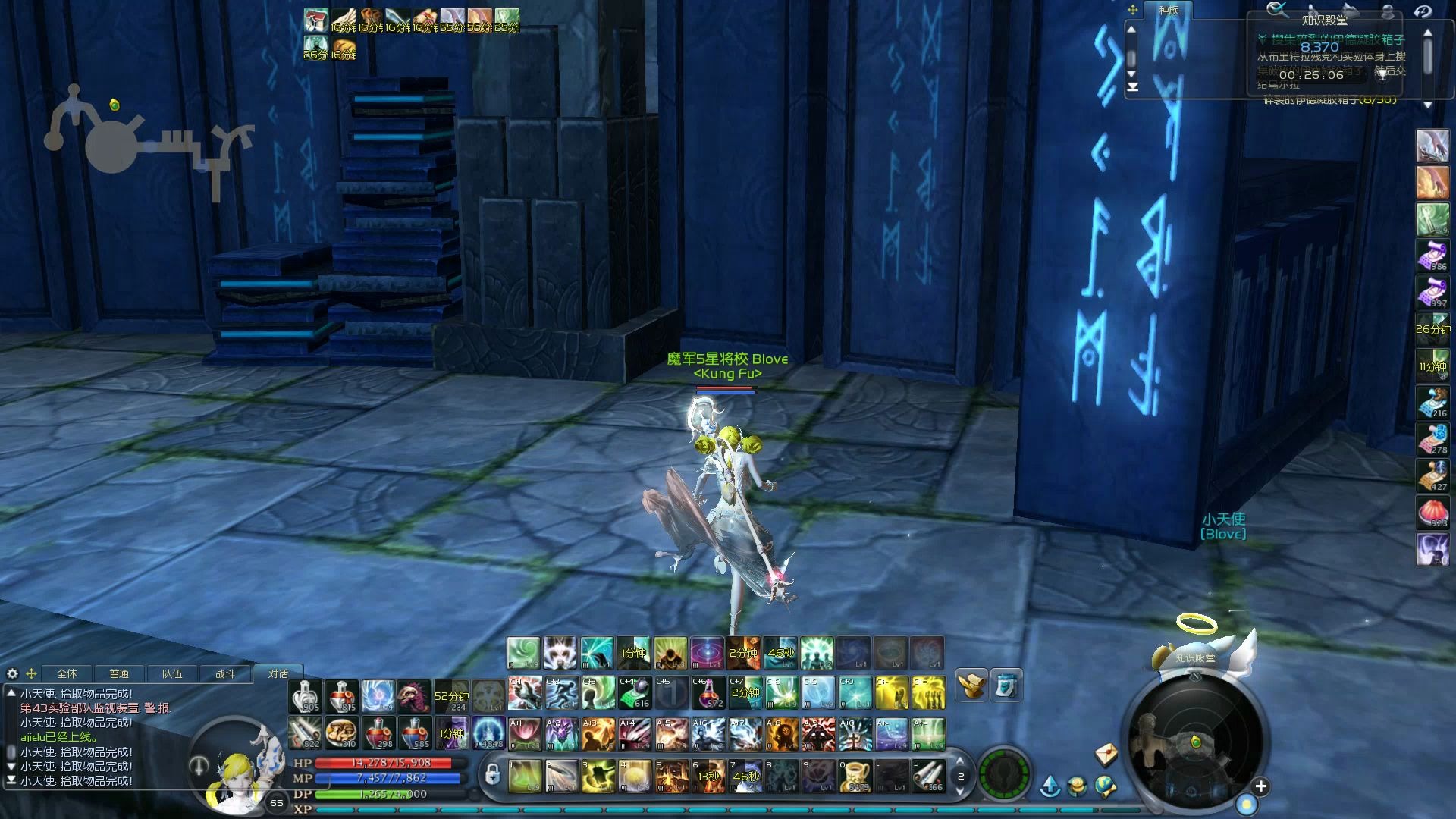Open the 队伍 chat tab
The height and width of the screenshot is (819, 1456).
tap(172, 673)
